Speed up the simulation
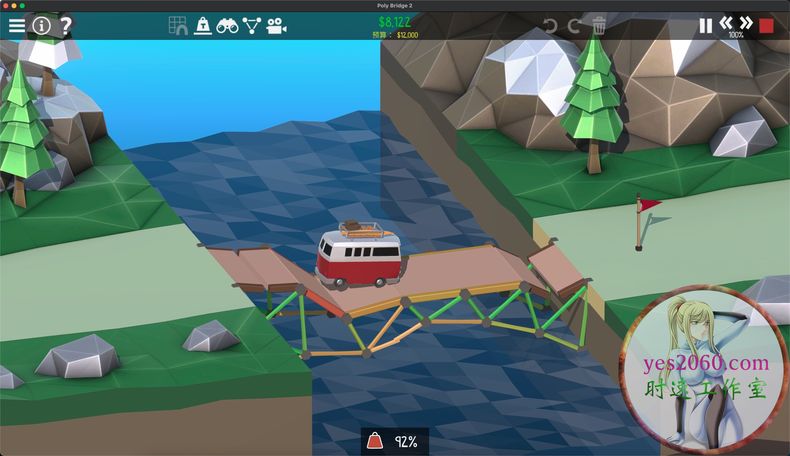 746,22
